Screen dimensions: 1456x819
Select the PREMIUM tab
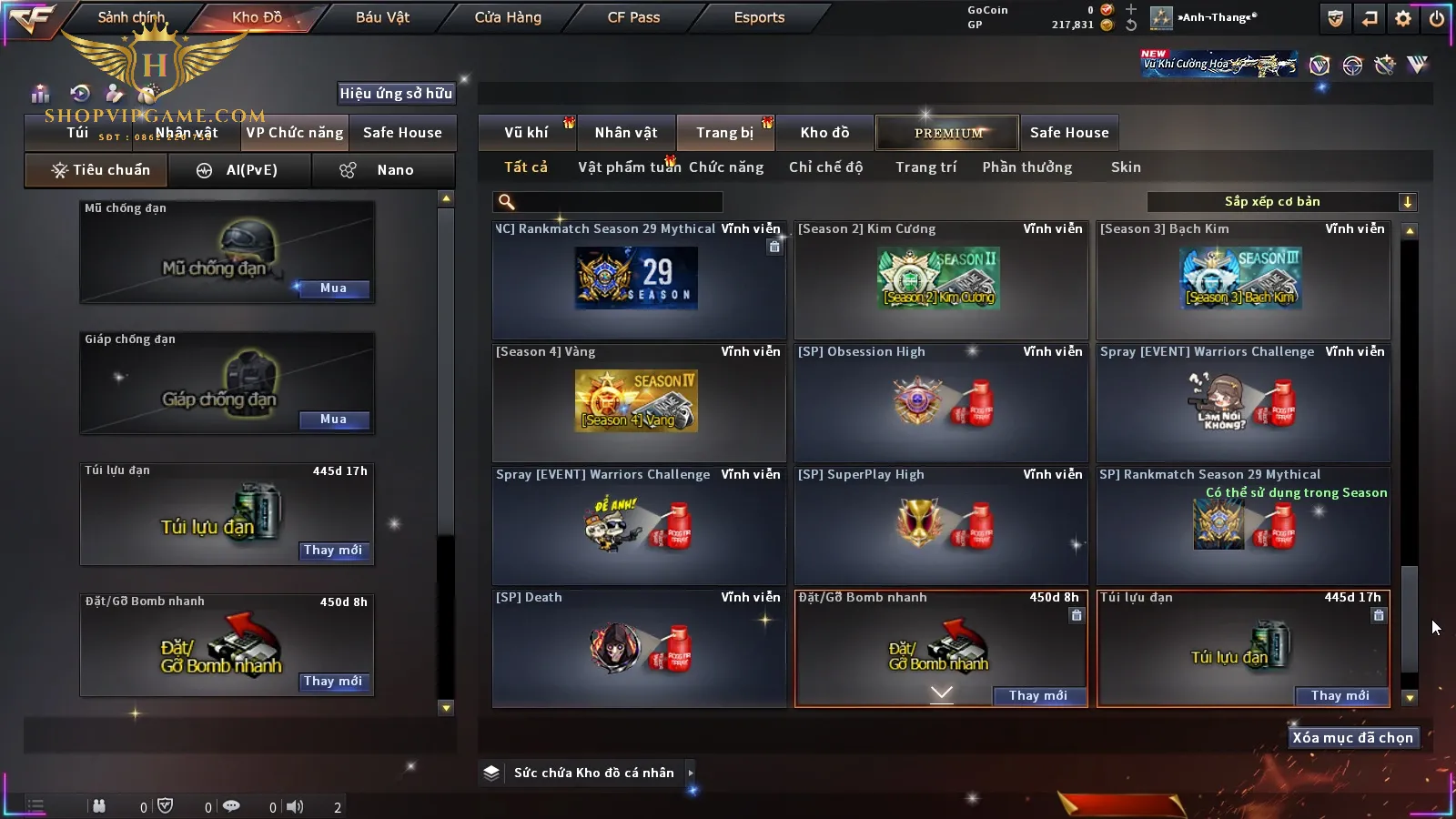948,133
